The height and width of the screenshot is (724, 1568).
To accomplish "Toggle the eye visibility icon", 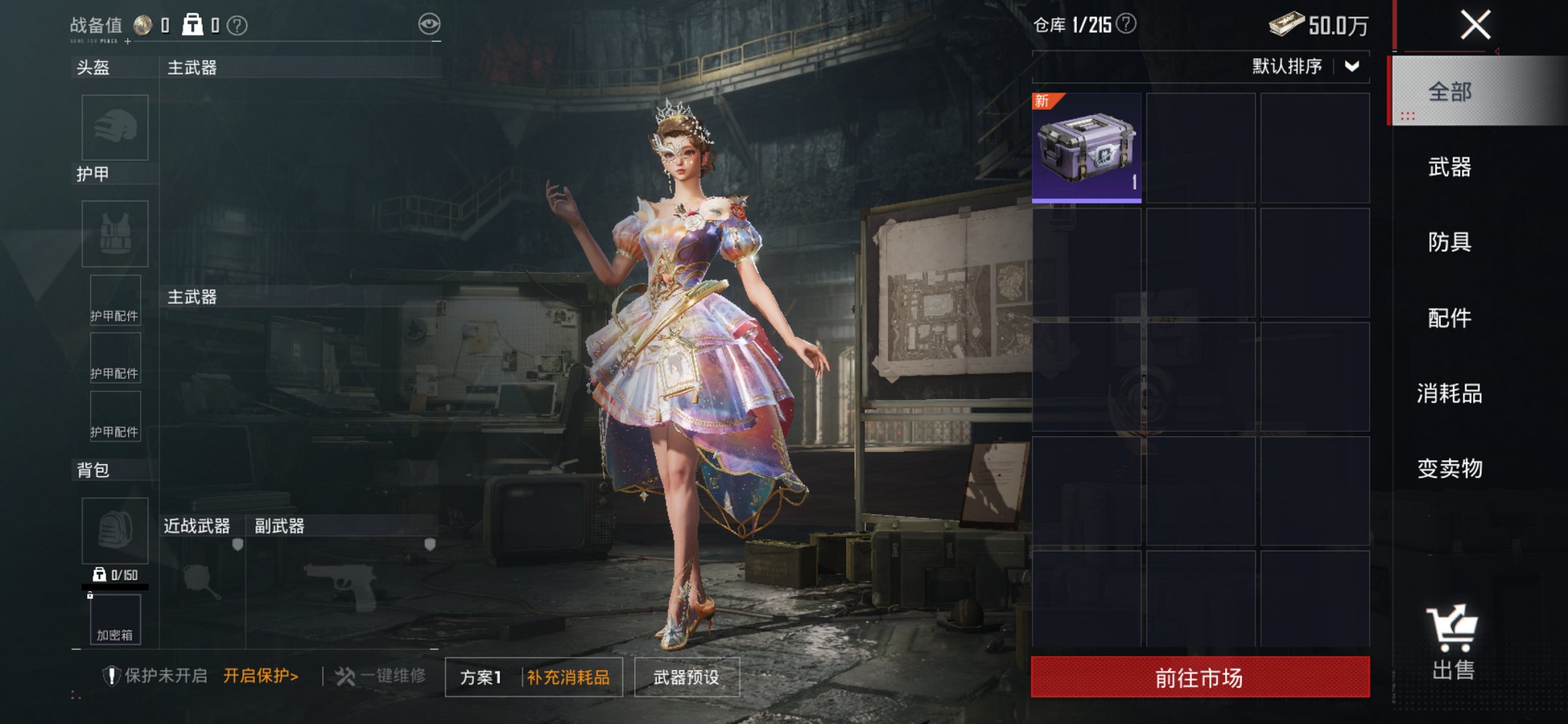I will pos(429,24).
